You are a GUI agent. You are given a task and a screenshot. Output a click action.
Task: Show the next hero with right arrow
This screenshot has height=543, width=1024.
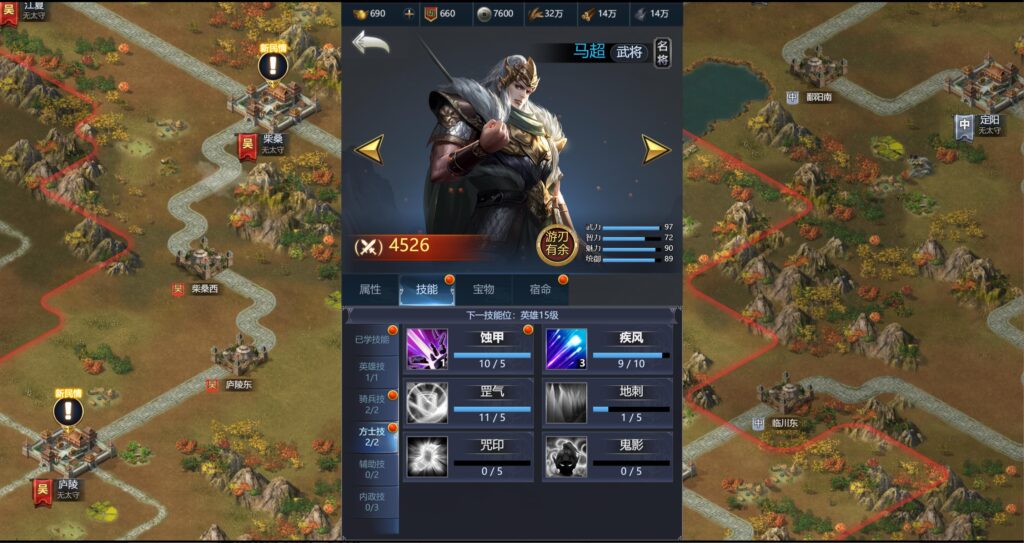click(655, 150)
